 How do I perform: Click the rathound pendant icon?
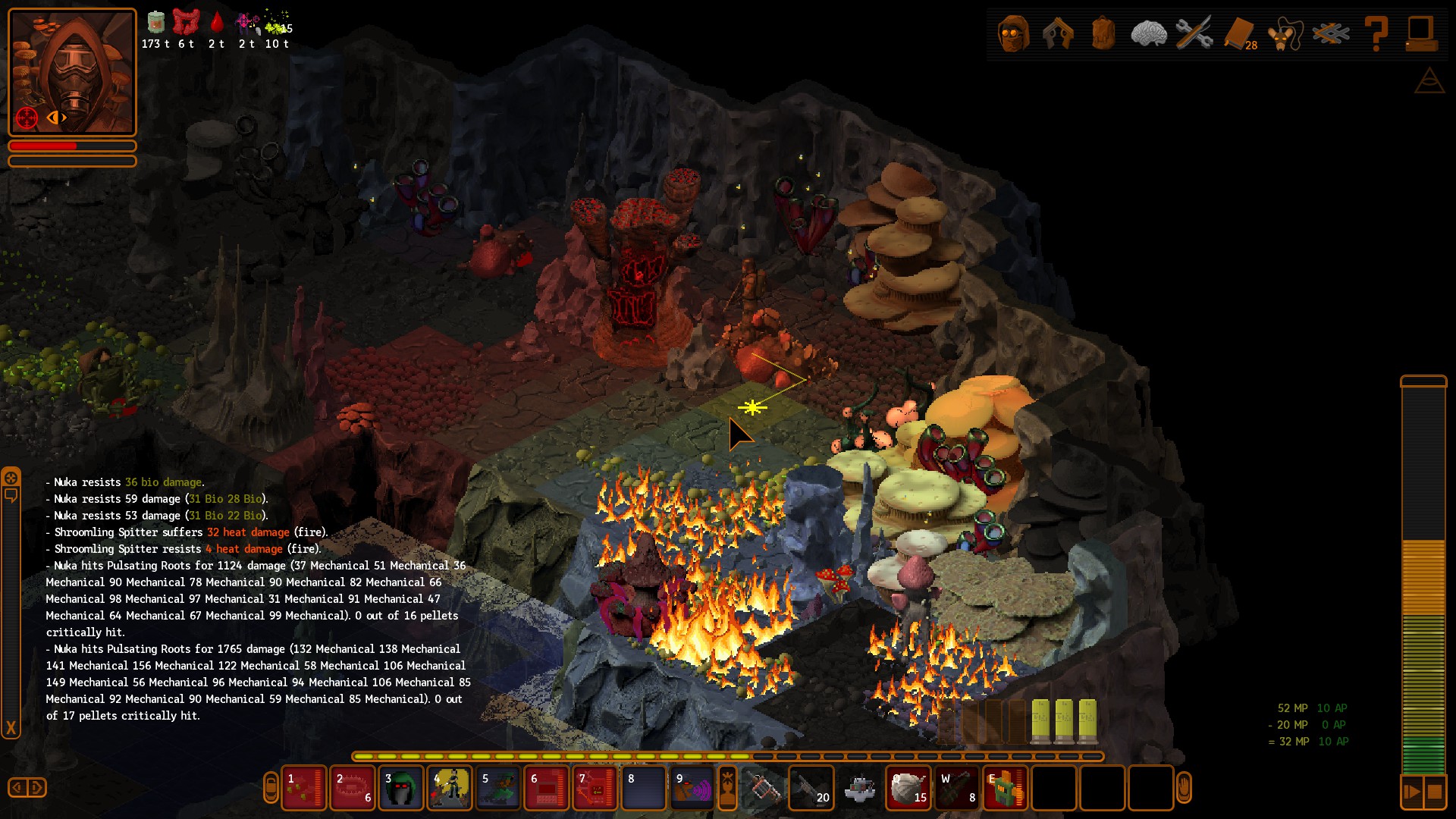click(1285, 34)
